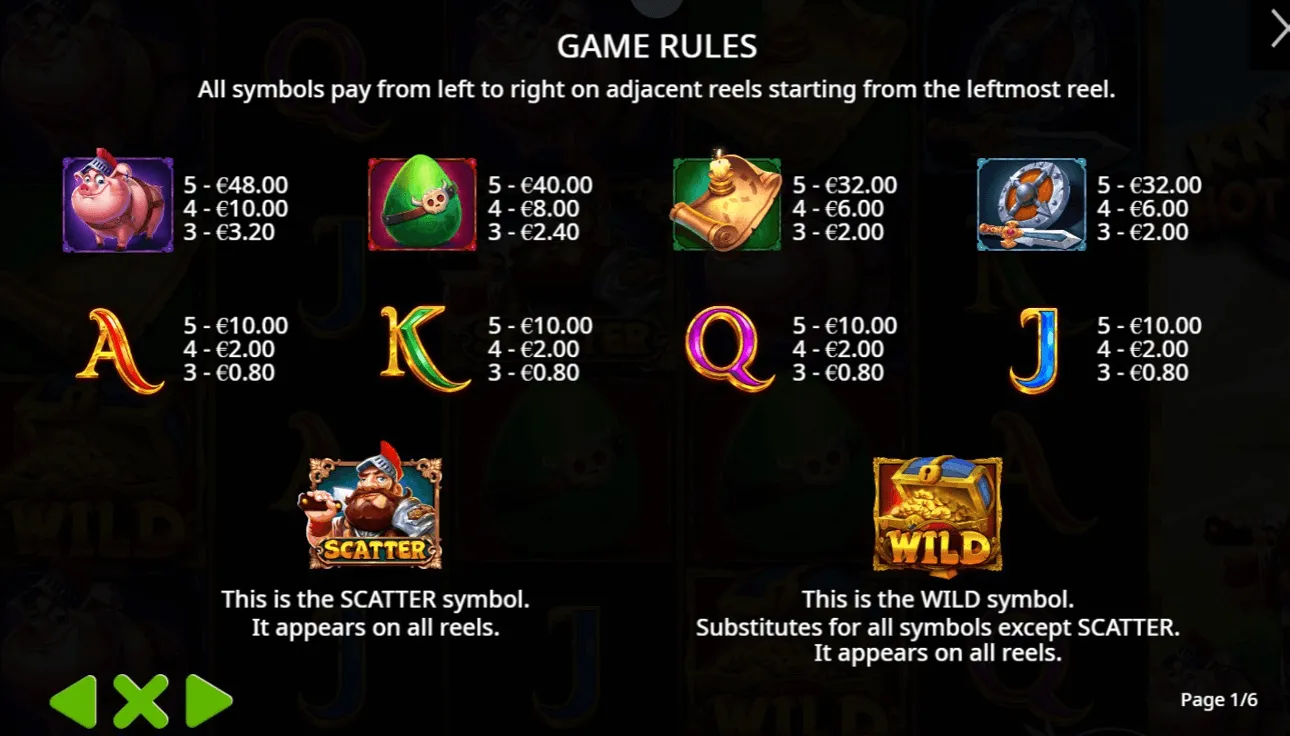1290x736 pixels.
Task: Select the pig symbol paytable icon
Action: coord(117,205)
